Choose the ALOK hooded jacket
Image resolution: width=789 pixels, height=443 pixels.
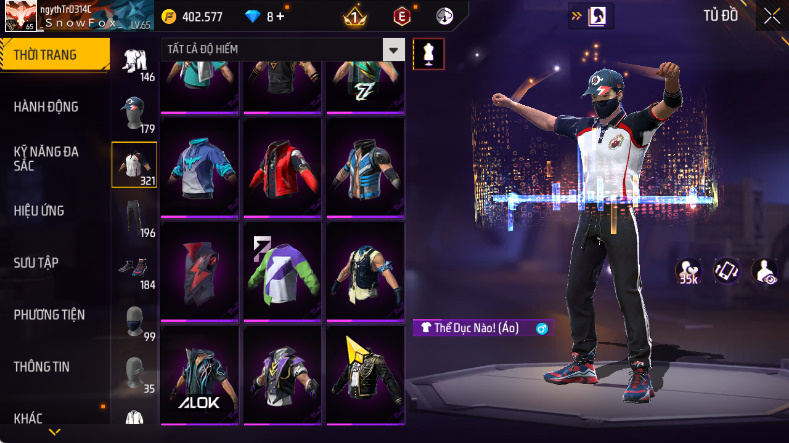pos(200,374)
